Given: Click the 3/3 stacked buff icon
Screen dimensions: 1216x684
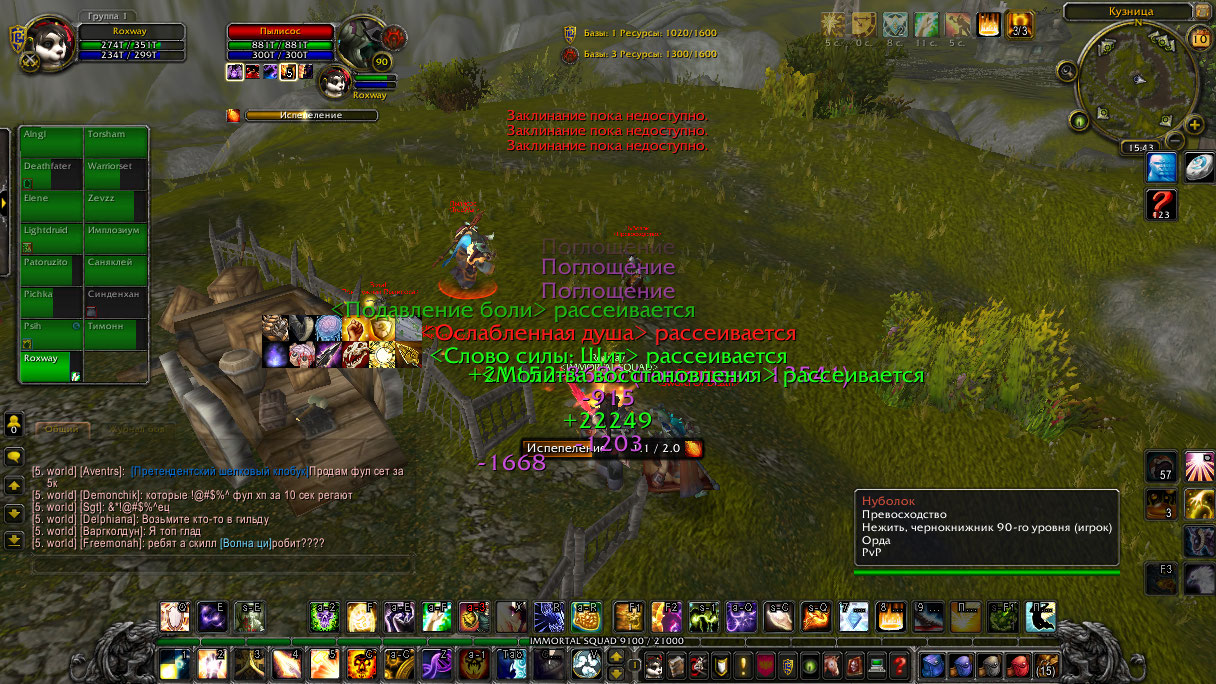Looking at the screenshot, I should point(1019,25).
